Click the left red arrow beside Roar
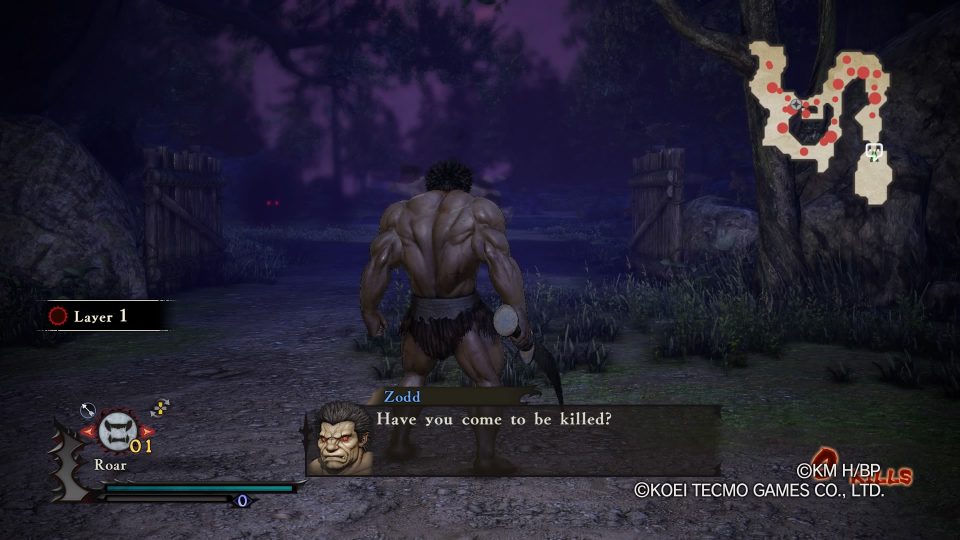This screenshot has width=960, height=540. coord(87,432)
